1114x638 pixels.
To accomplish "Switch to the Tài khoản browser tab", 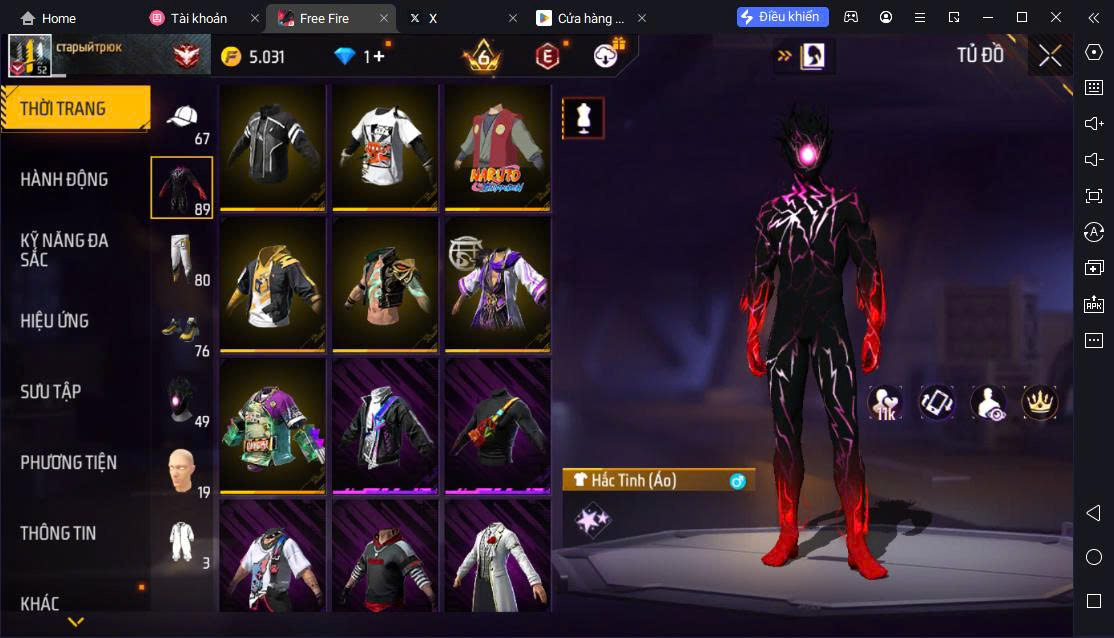I will (200, 18).
